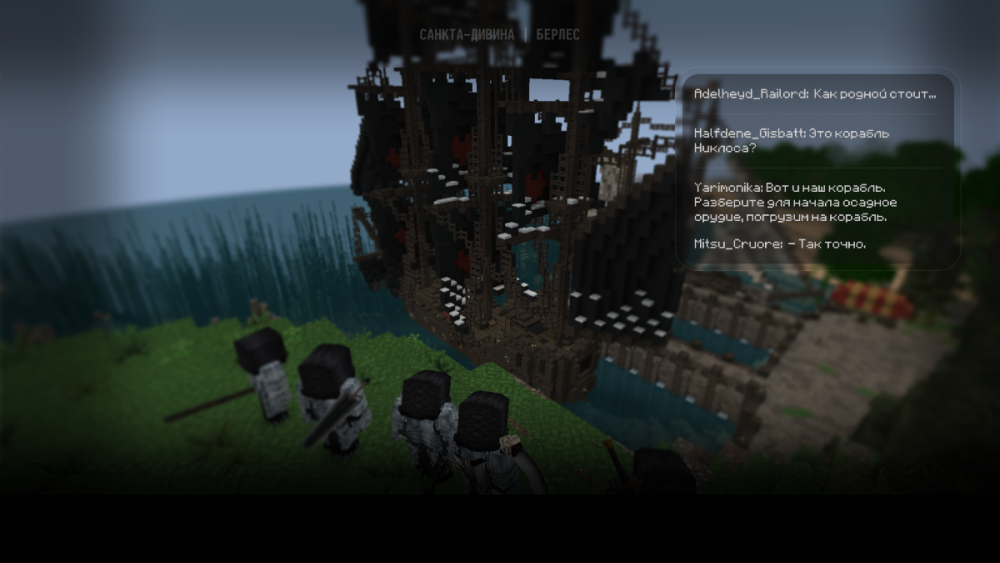The height and width of the screenshot is (563, 1000).
Task: Click Halfdene_Gisbatt's message about the ship
Action: 791,140
